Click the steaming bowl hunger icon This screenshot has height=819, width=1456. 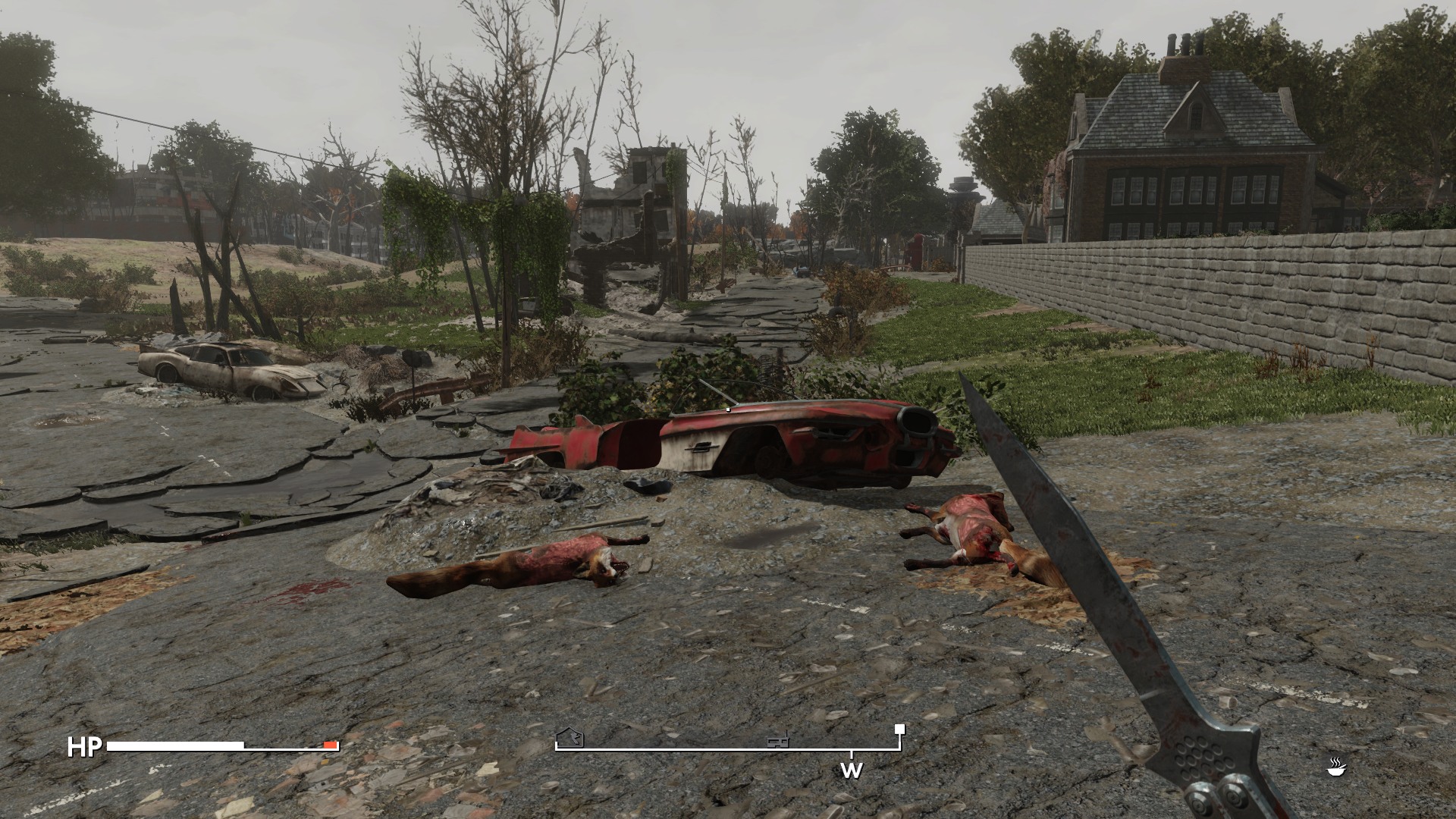click(x=1336, y=767)
